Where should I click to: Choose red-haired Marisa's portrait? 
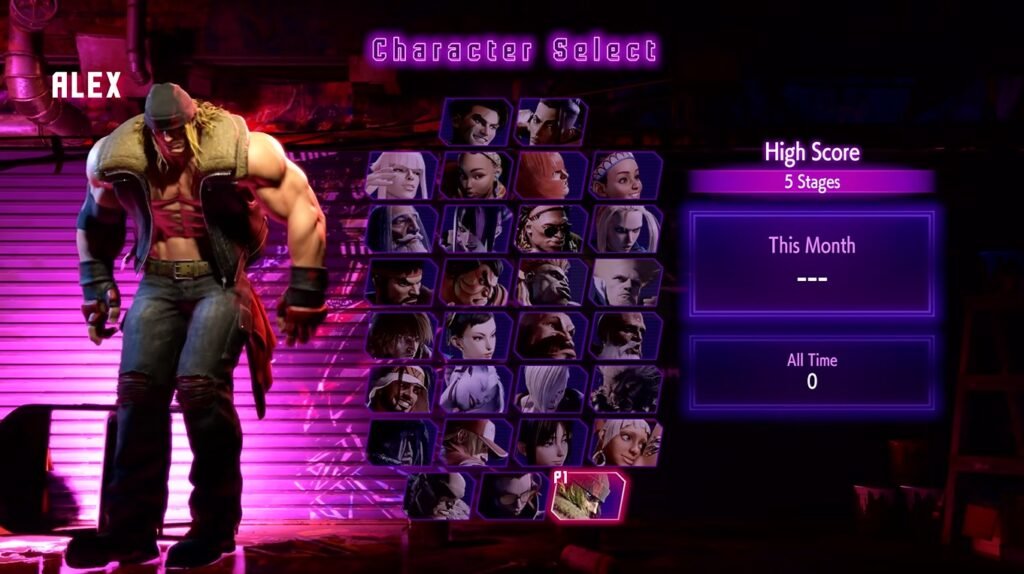550,176
